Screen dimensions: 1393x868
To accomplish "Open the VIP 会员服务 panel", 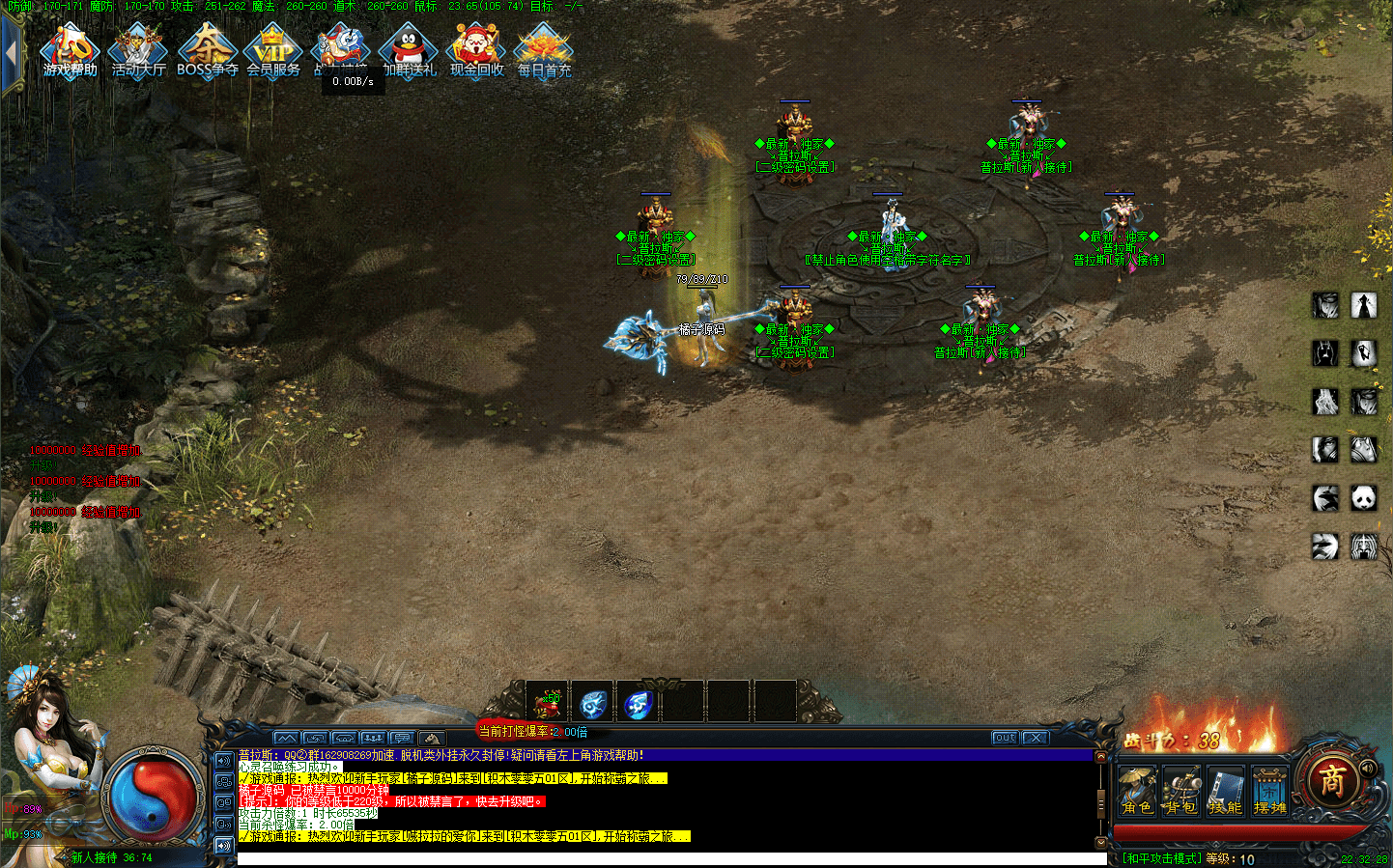I will pos(273,51).
